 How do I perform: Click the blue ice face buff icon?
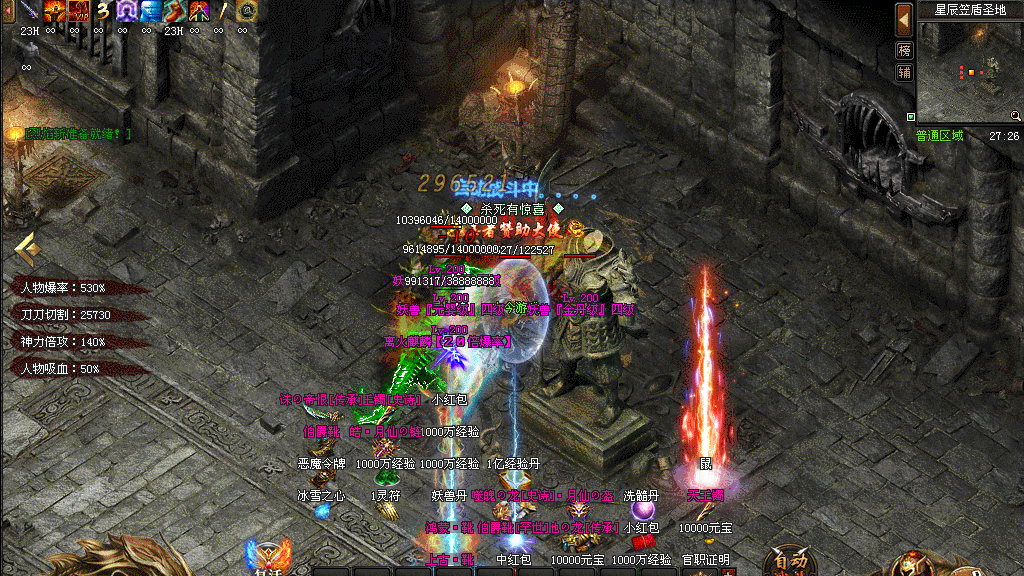(150, 11)
